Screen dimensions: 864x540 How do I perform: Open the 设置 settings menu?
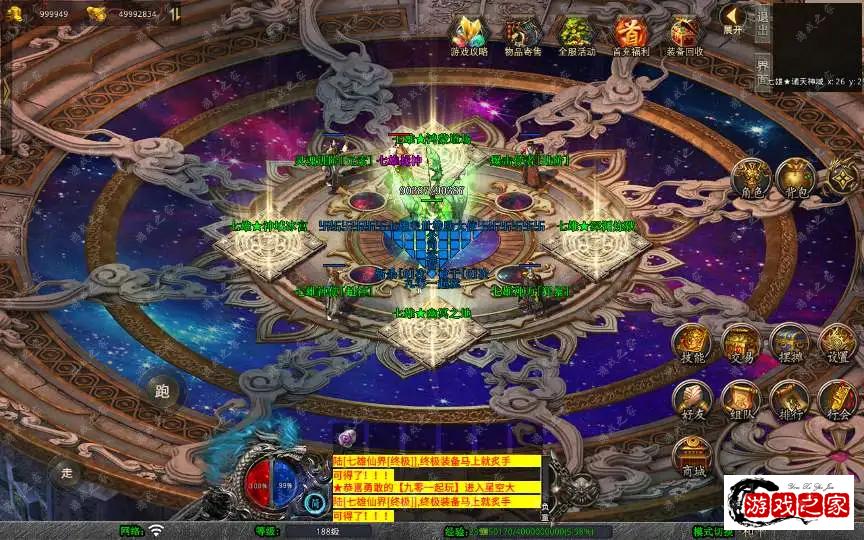(837, 344)
